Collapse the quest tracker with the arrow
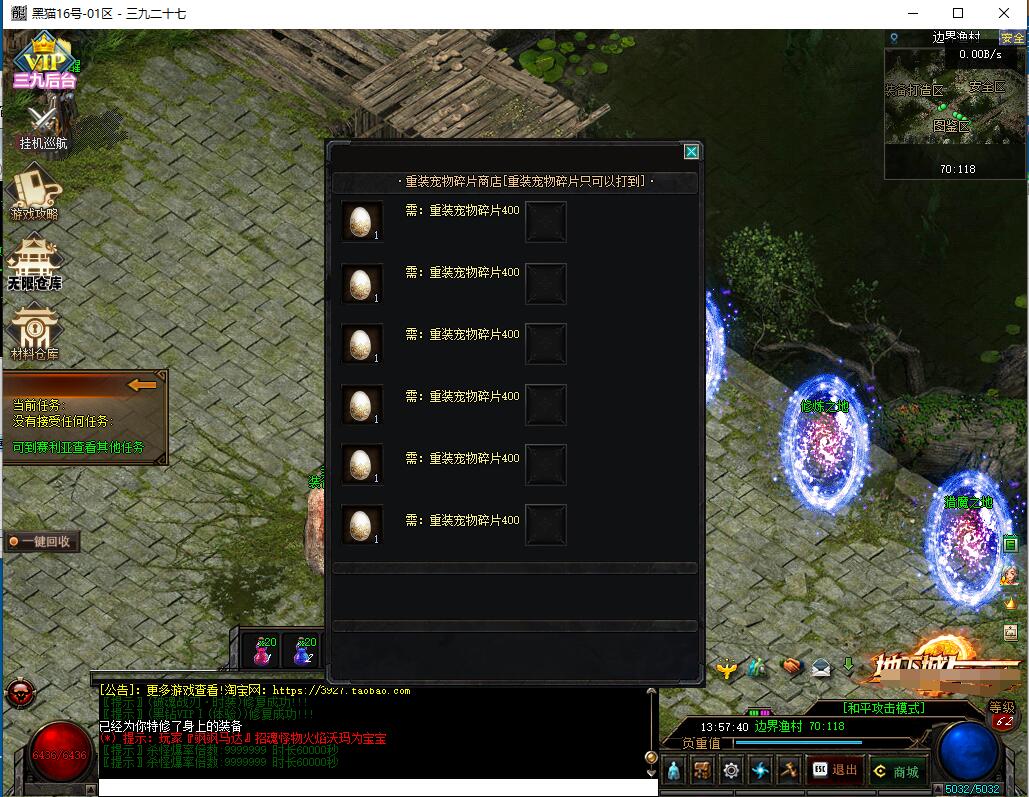 click(x=143, y=385)
